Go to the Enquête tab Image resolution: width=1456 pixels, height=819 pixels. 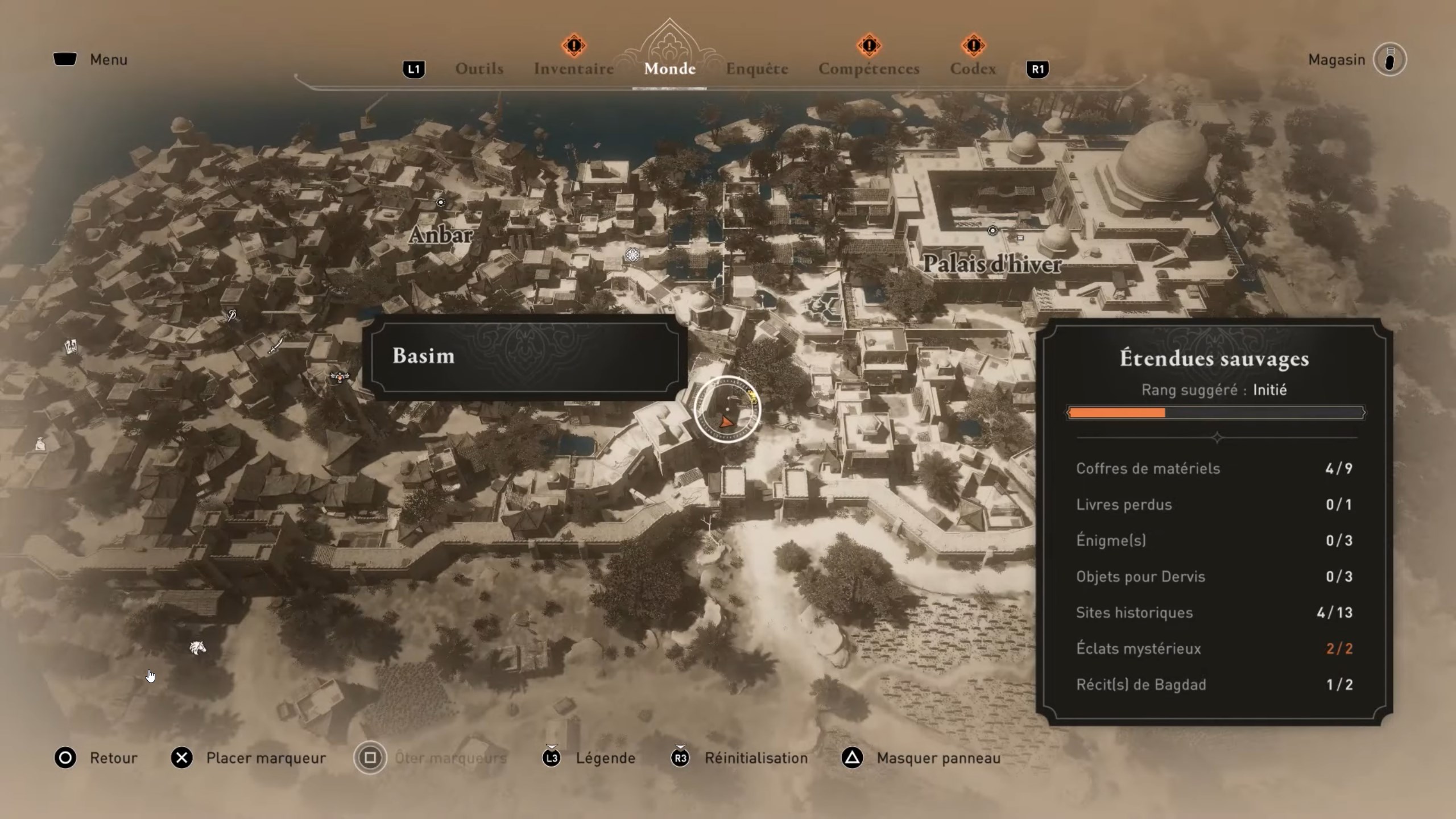click(756, 69)
